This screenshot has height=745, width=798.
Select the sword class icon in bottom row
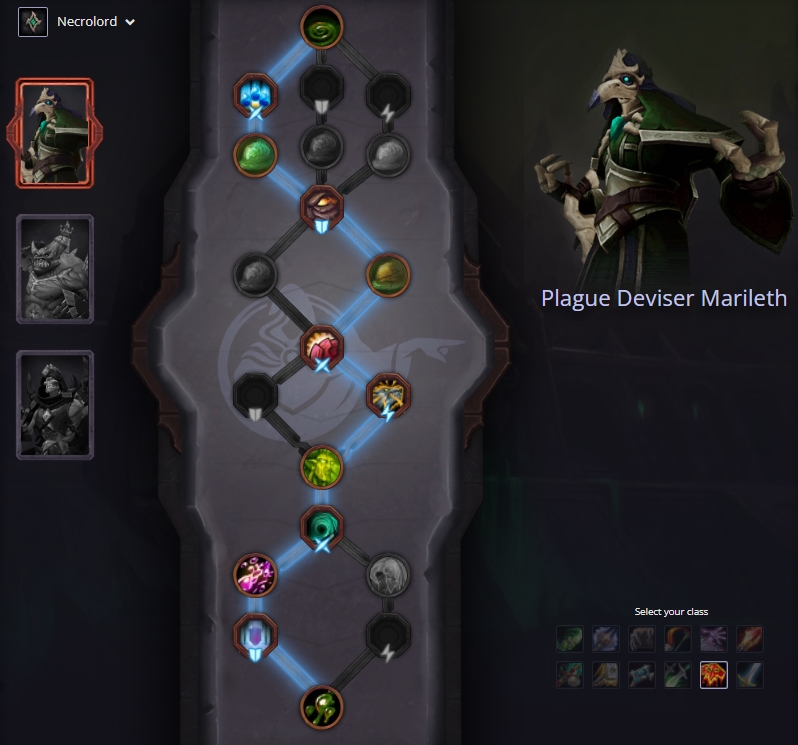748,675
